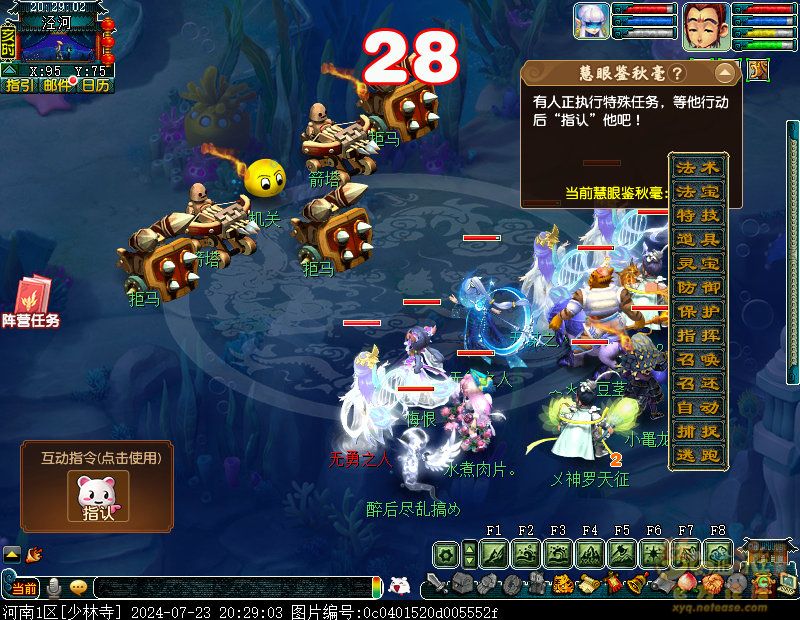Open 道具 items in the battle menu

(x=697, y=240)
